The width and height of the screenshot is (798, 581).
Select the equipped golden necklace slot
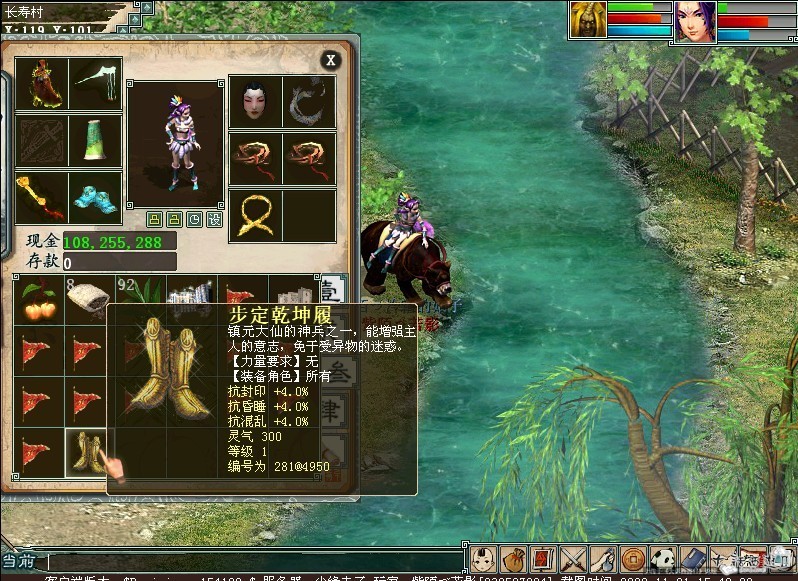click(x=254, y=215)
